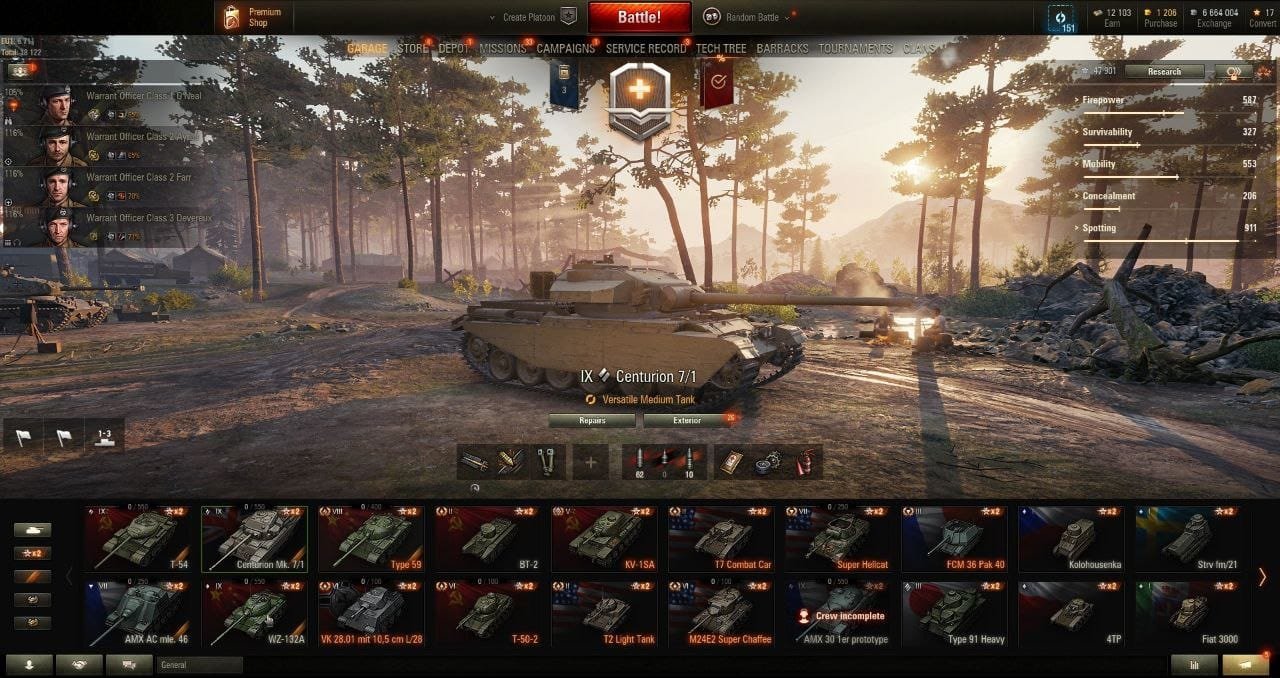Start a match with the Battle! button
1280x678 pixels.
pyautogui.click(x=639, y=17)
